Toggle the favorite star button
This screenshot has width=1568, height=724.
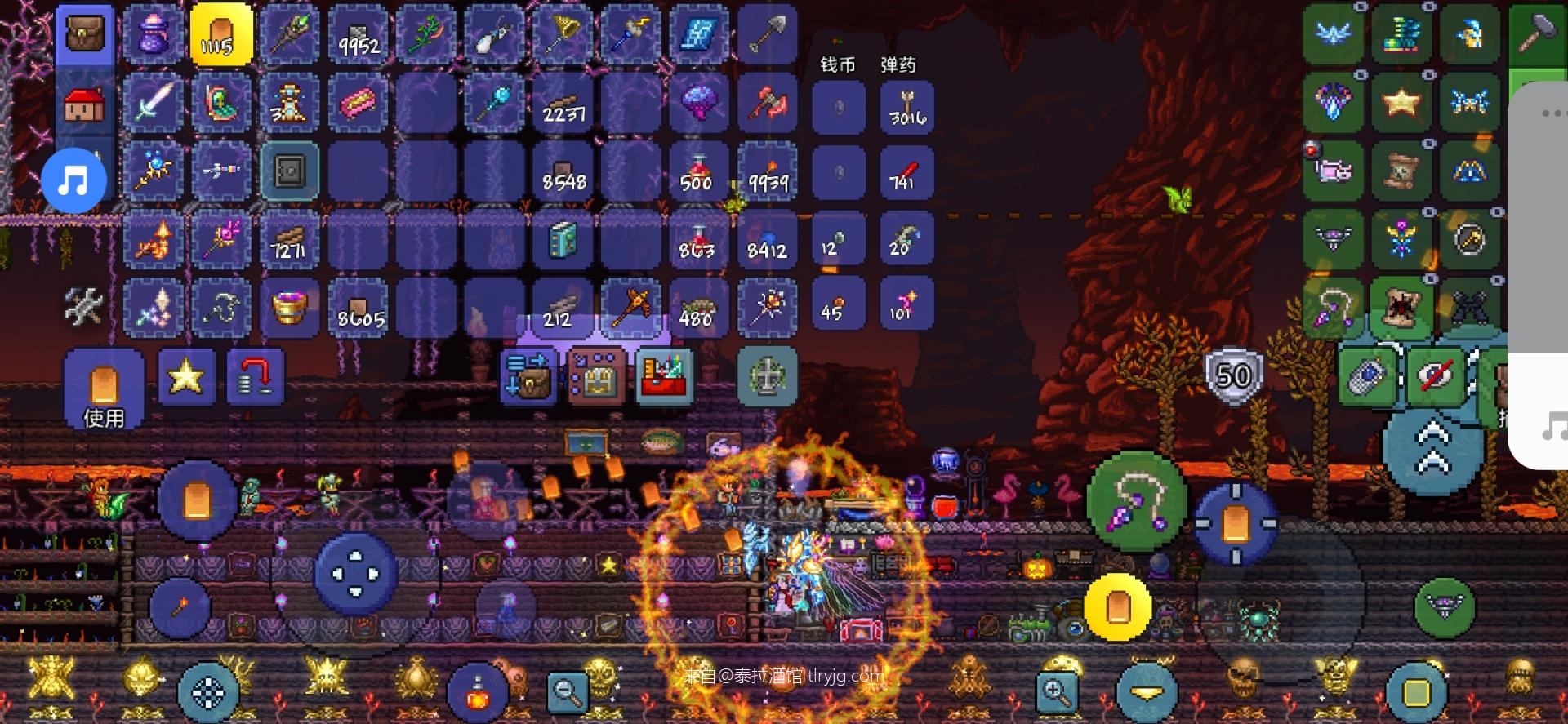click(x=186, y=377)
